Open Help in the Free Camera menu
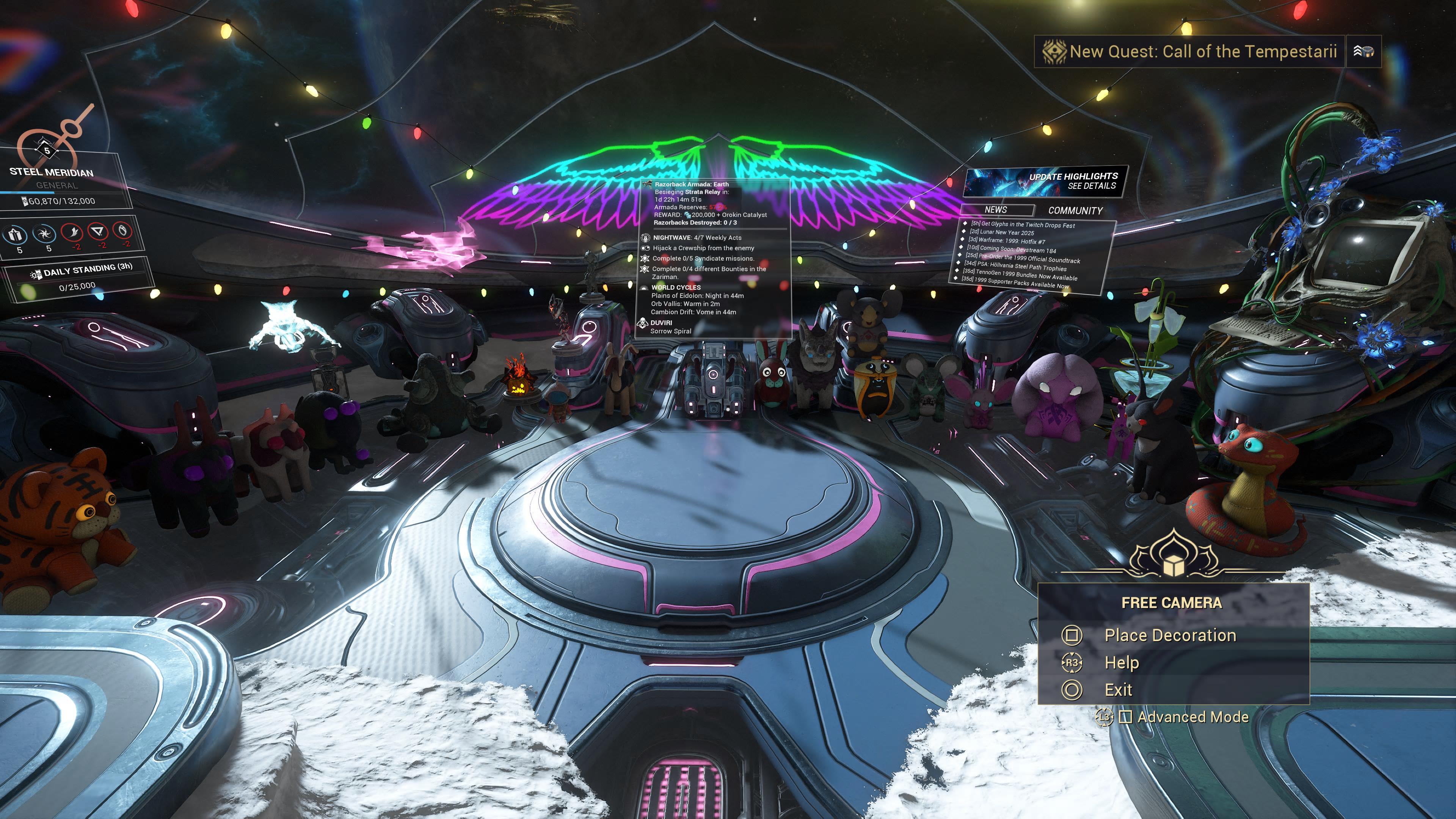This screenshot has height=819, width=1456. 1122,662
